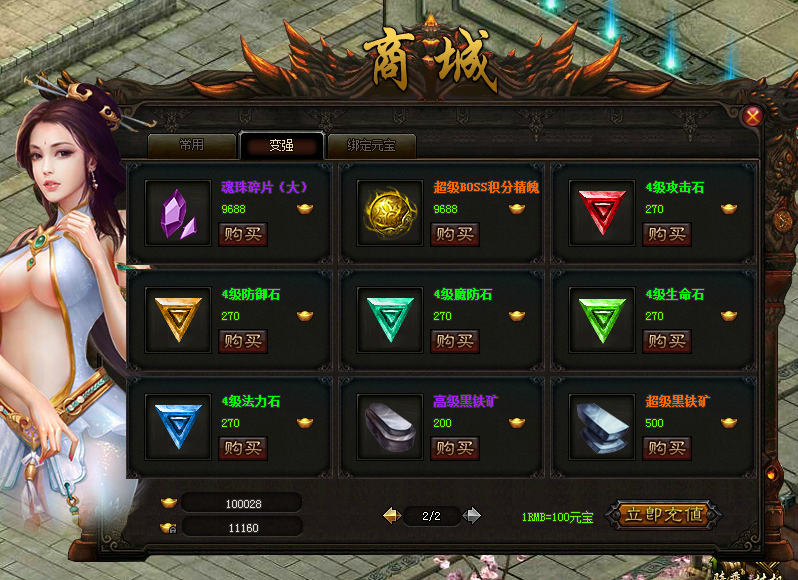
Task: Click the 立即充值 recharge button
Action: 663,515
